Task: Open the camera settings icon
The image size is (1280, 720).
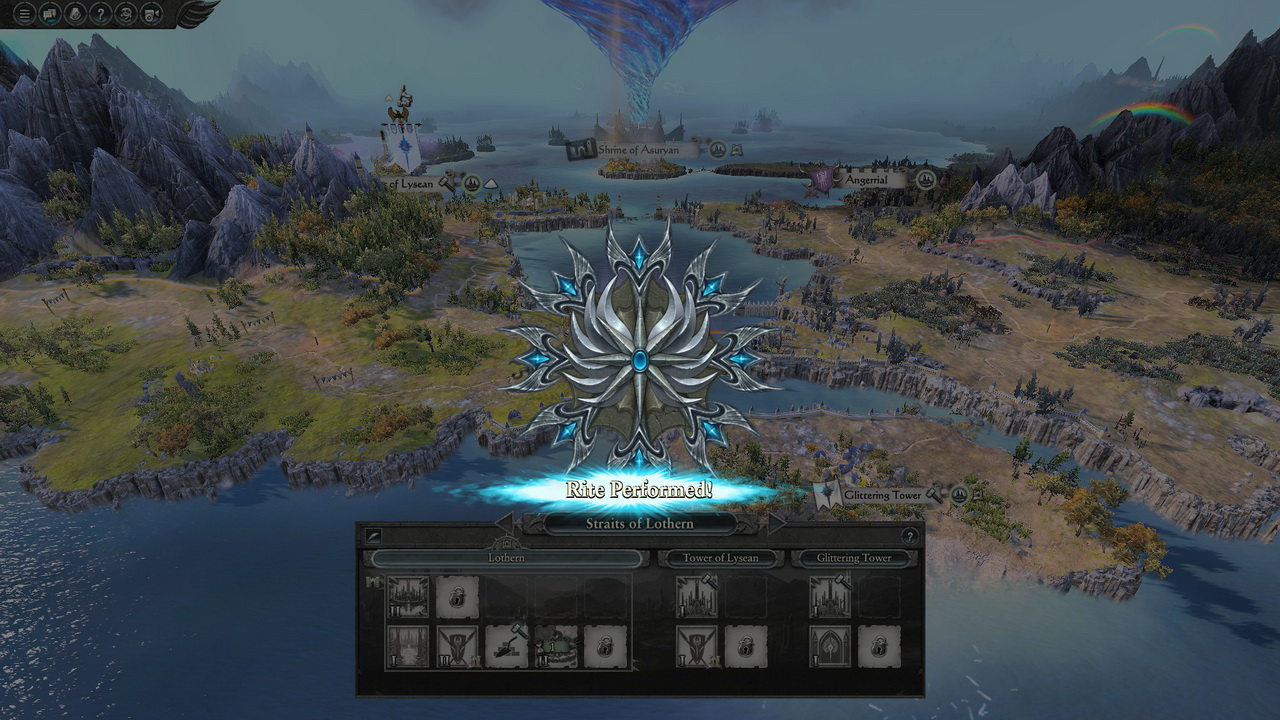Action: [152, 13]
